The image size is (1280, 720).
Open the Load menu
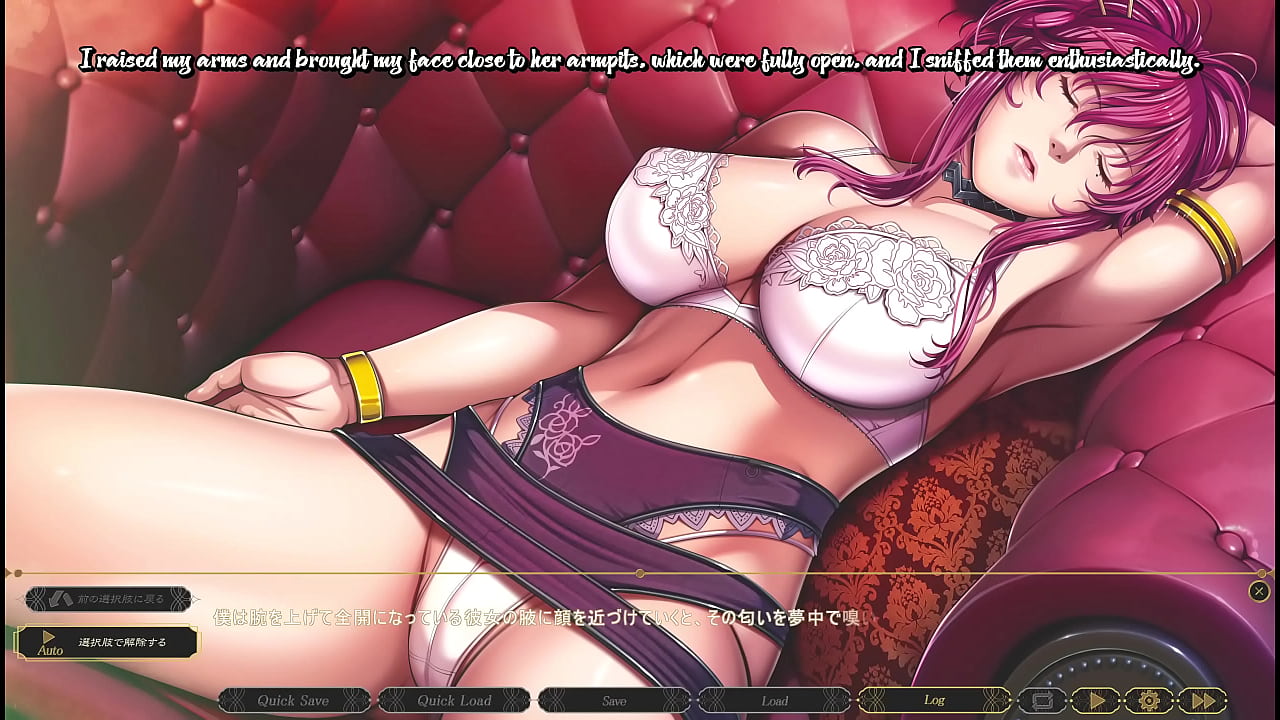coord(774,700)
